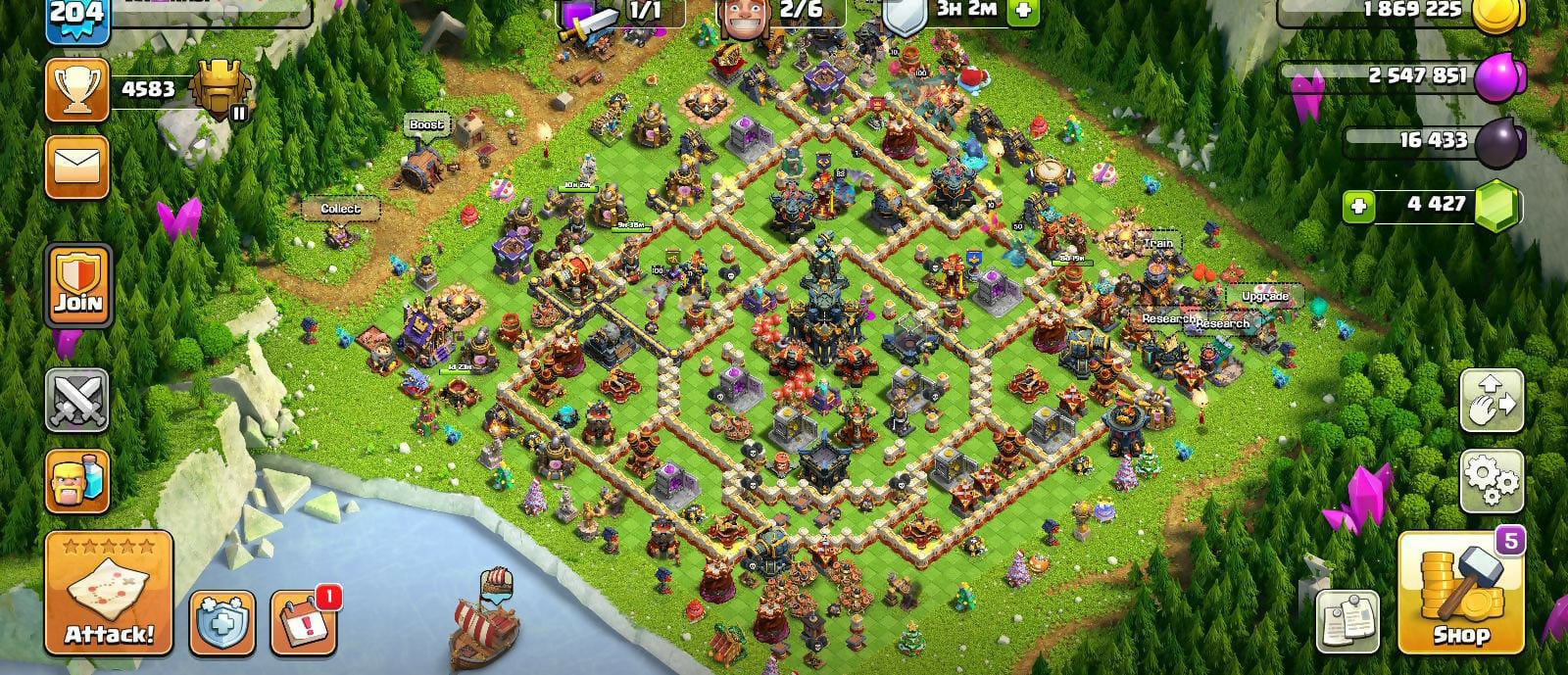
Task: Extend shield with the green plus
Action: 1022,10
